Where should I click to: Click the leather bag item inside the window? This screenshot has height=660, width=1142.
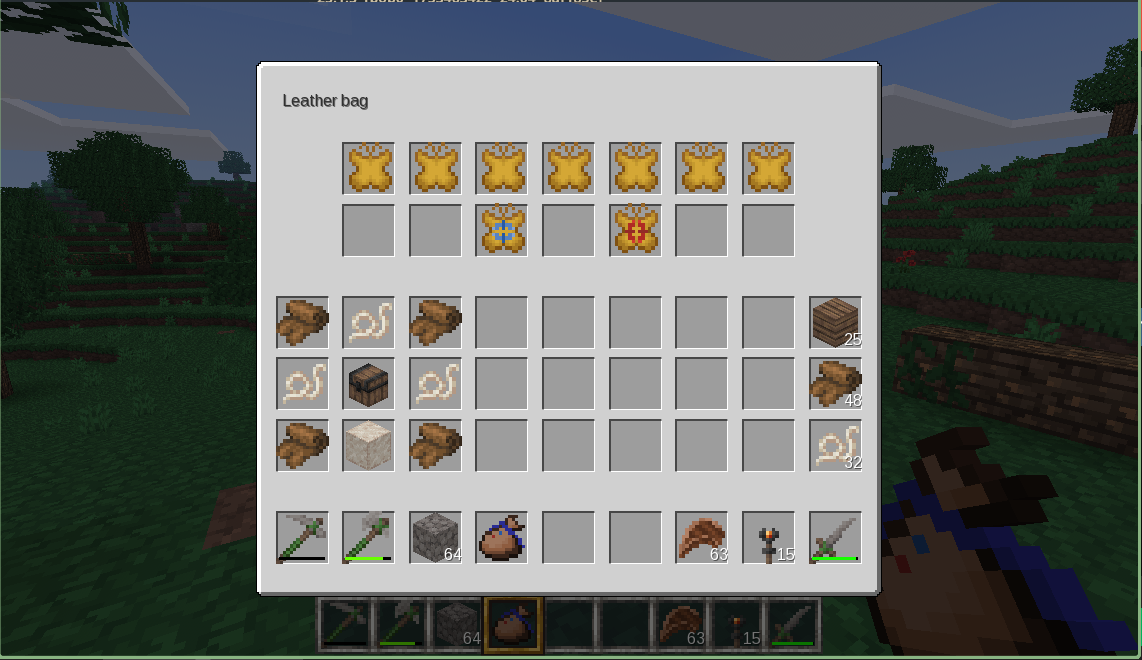pyautogui.click(x=501, y=537)
